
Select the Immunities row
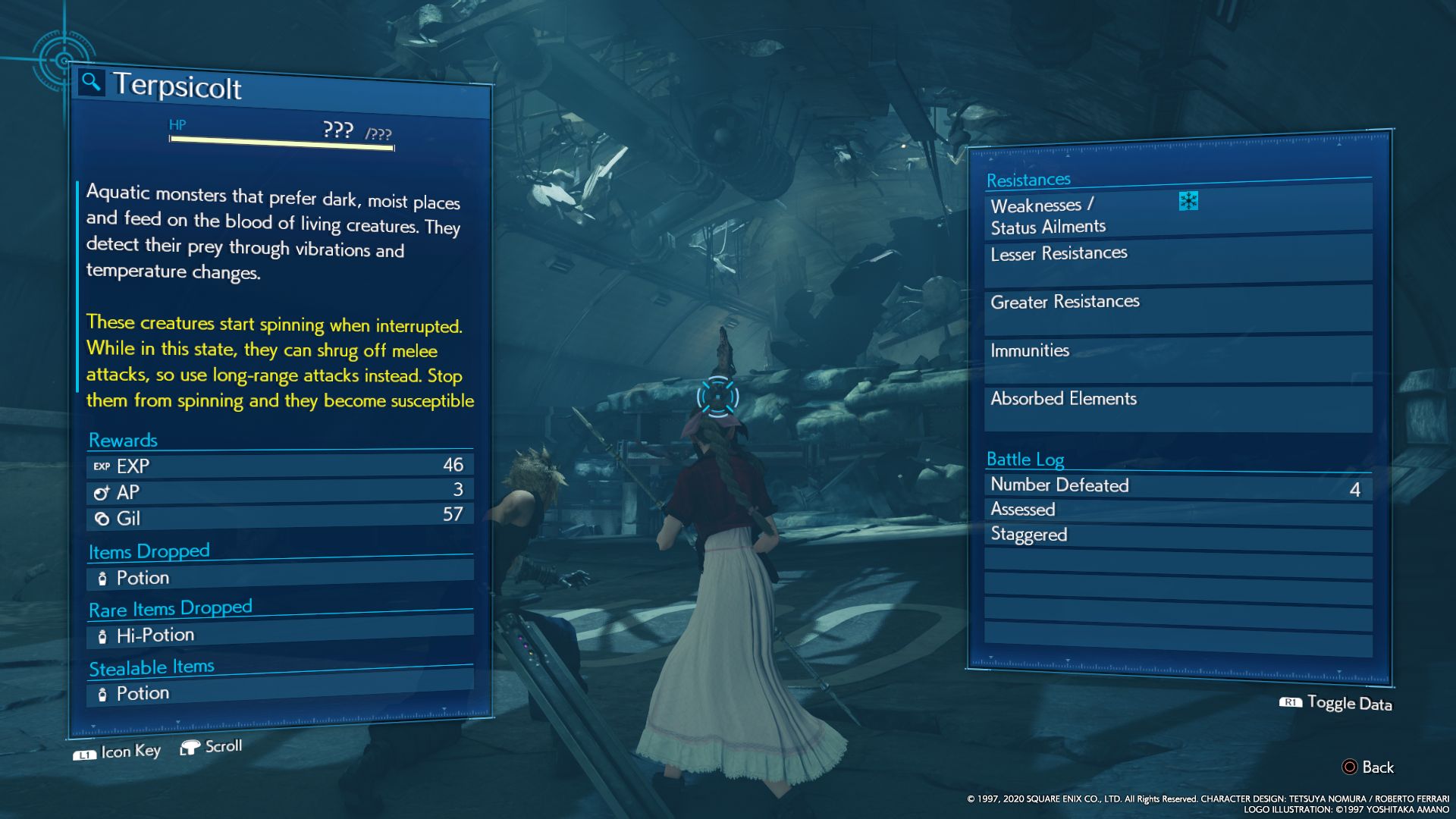pos(1177,355)
